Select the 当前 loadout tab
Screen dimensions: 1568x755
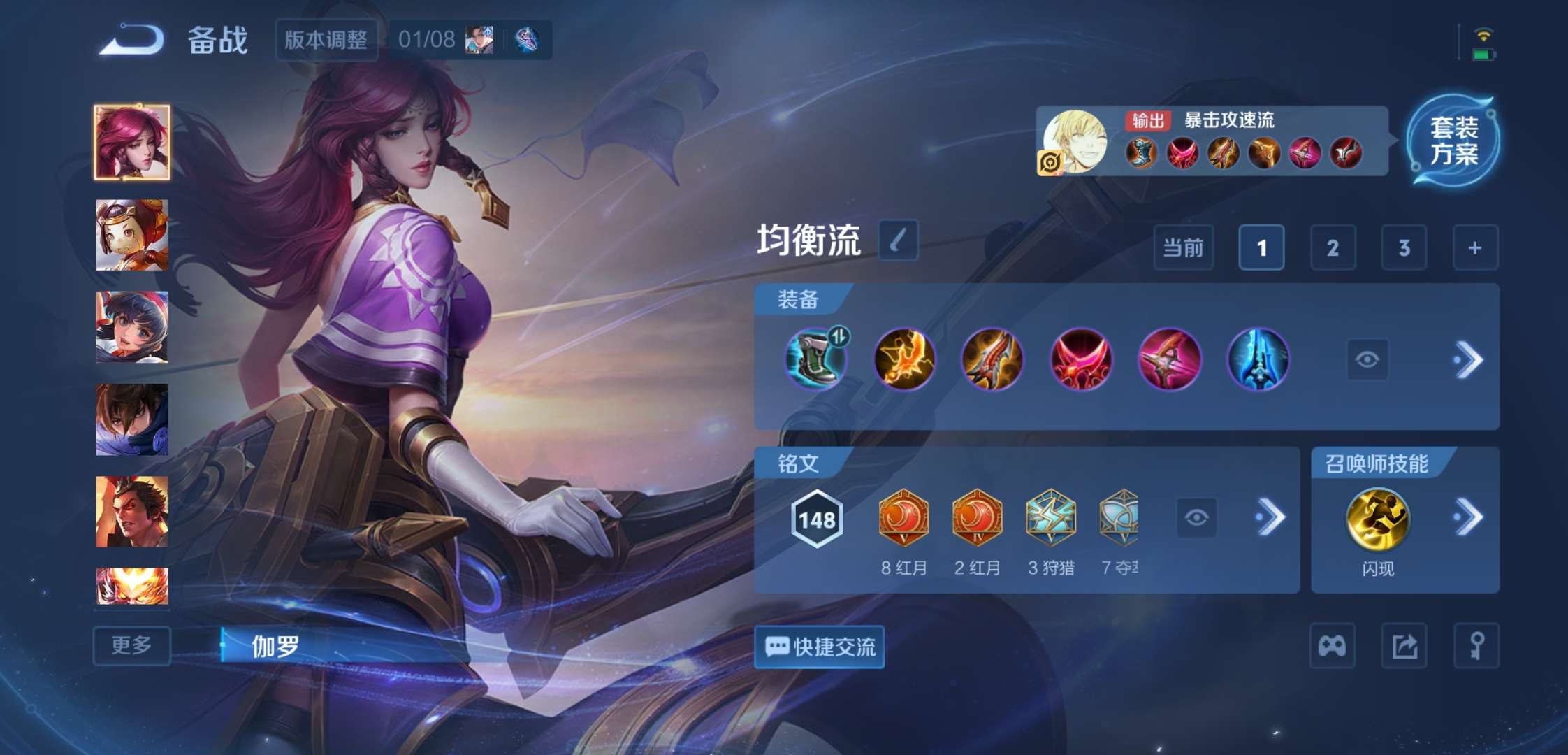(x=1184, y=248)
